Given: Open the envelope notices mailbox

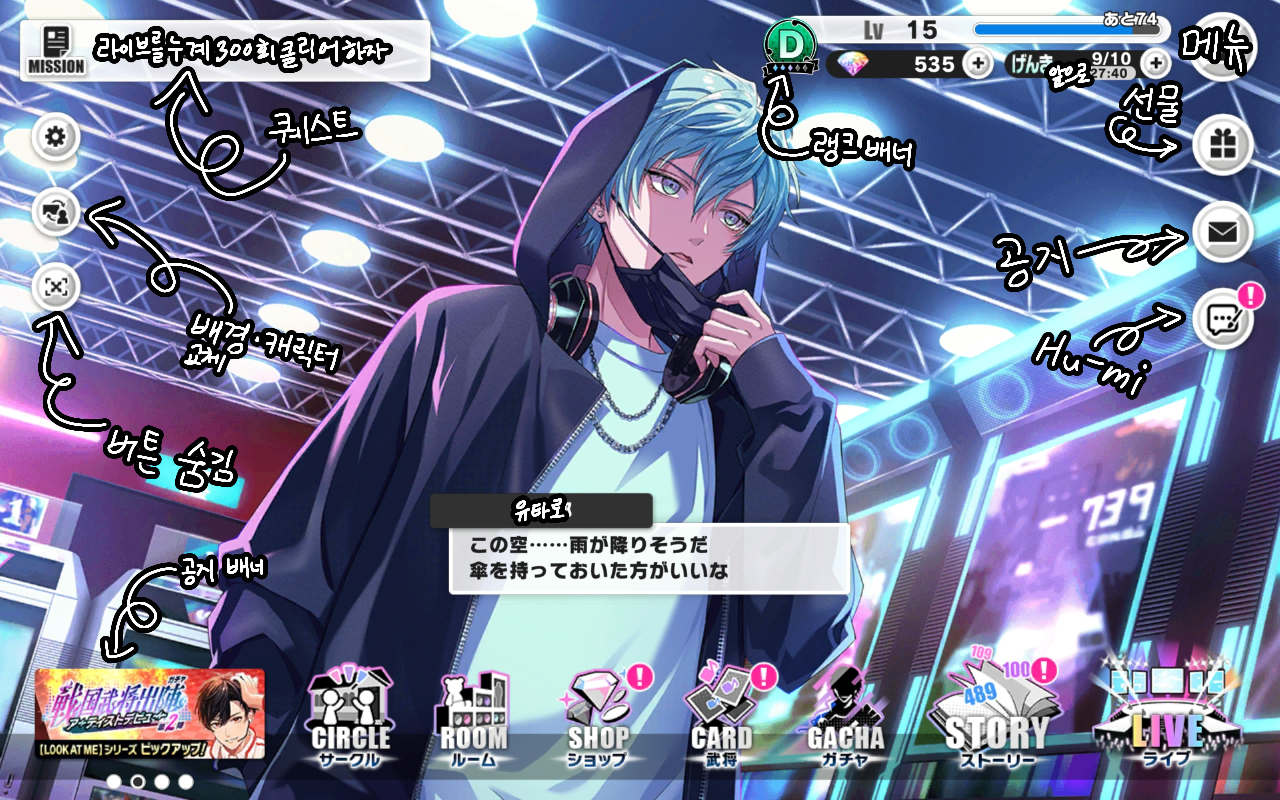Looking at the screenshot, I should [1222, 233].
